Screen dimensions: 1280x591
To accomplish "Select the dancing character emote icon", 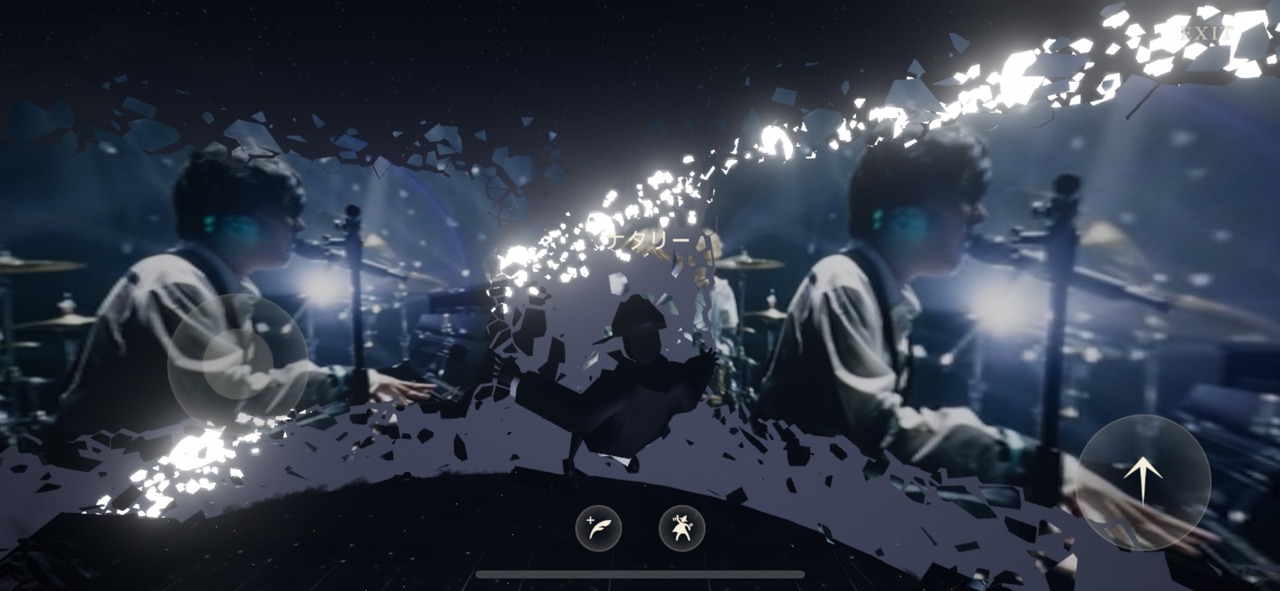I will tap(682, 527).
